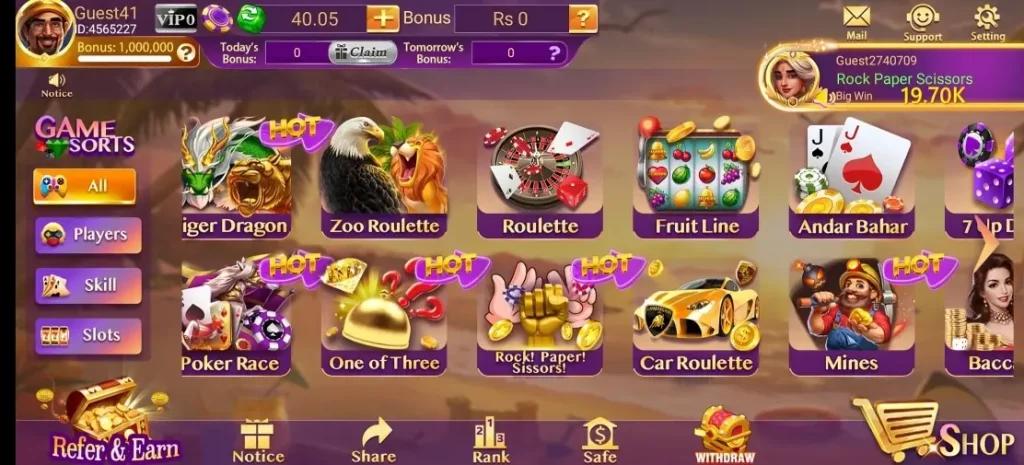Select the All games category

85,185
